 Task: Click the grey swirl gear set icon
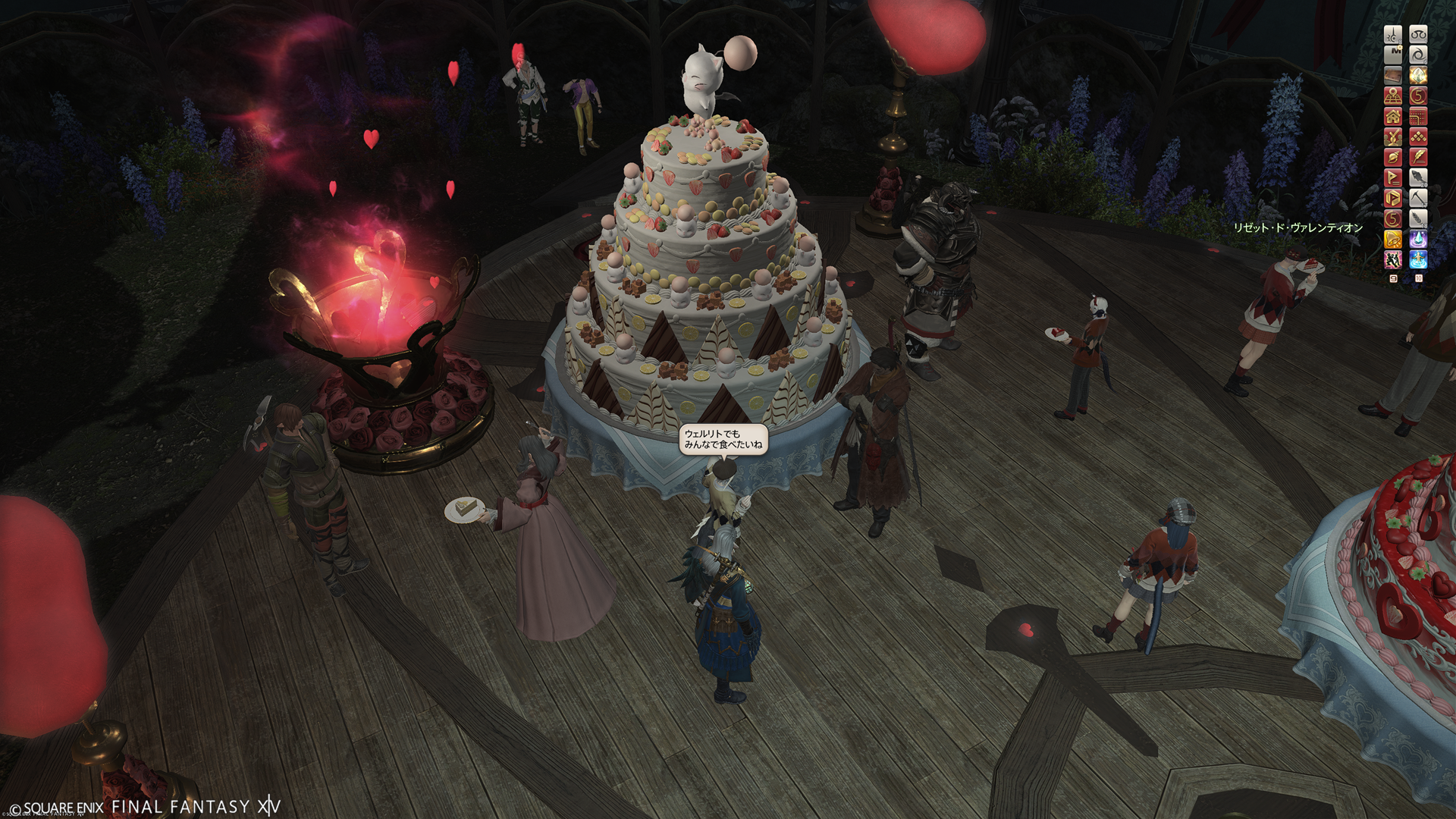click(1418, 55)
